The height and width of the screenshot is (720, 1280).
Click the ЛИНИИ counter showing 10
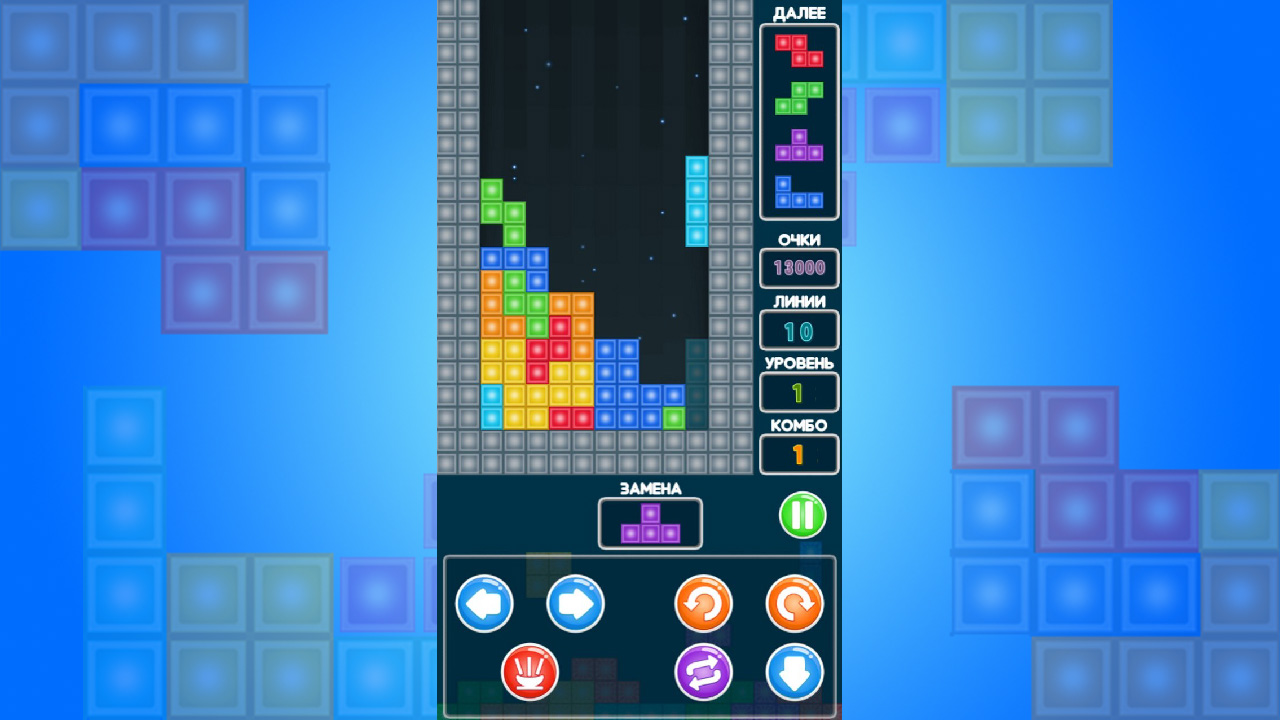798,330
